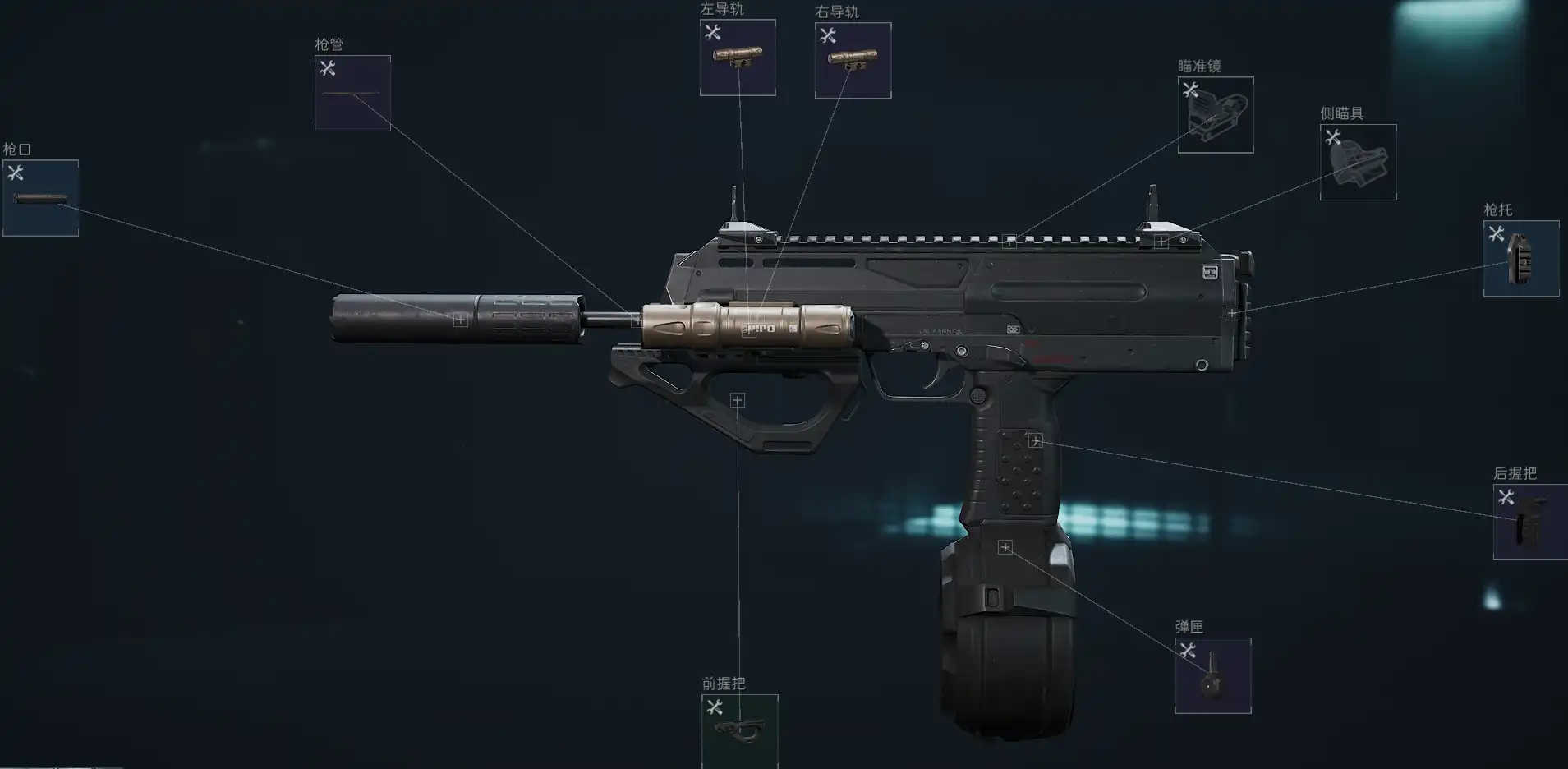Open the 弹匣 magazine attachment slot
Screen dimensions: 1568x769
(x=1213, y=676)
